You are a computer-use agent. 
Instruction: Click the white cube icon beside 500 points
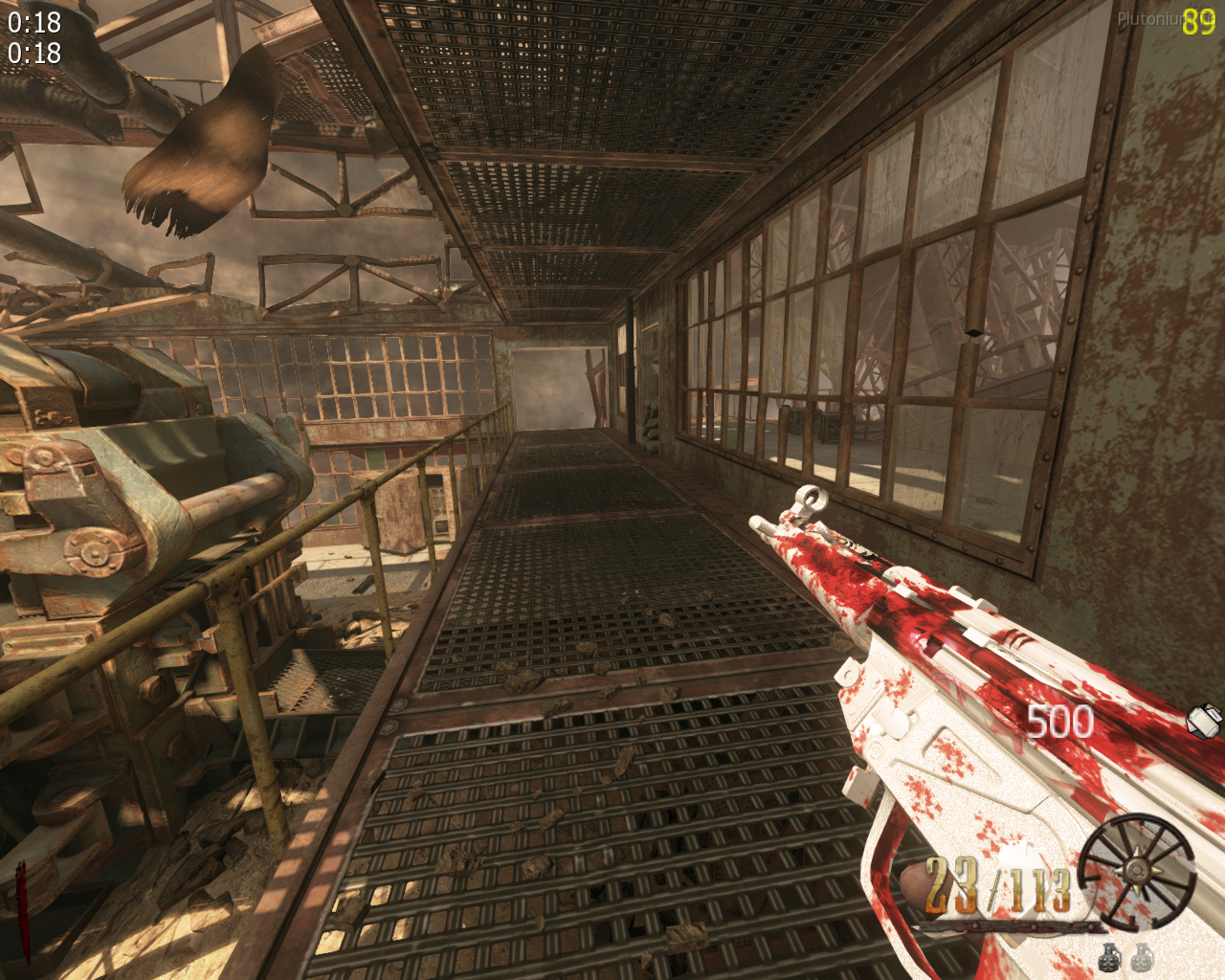(x=1205, y=720)
